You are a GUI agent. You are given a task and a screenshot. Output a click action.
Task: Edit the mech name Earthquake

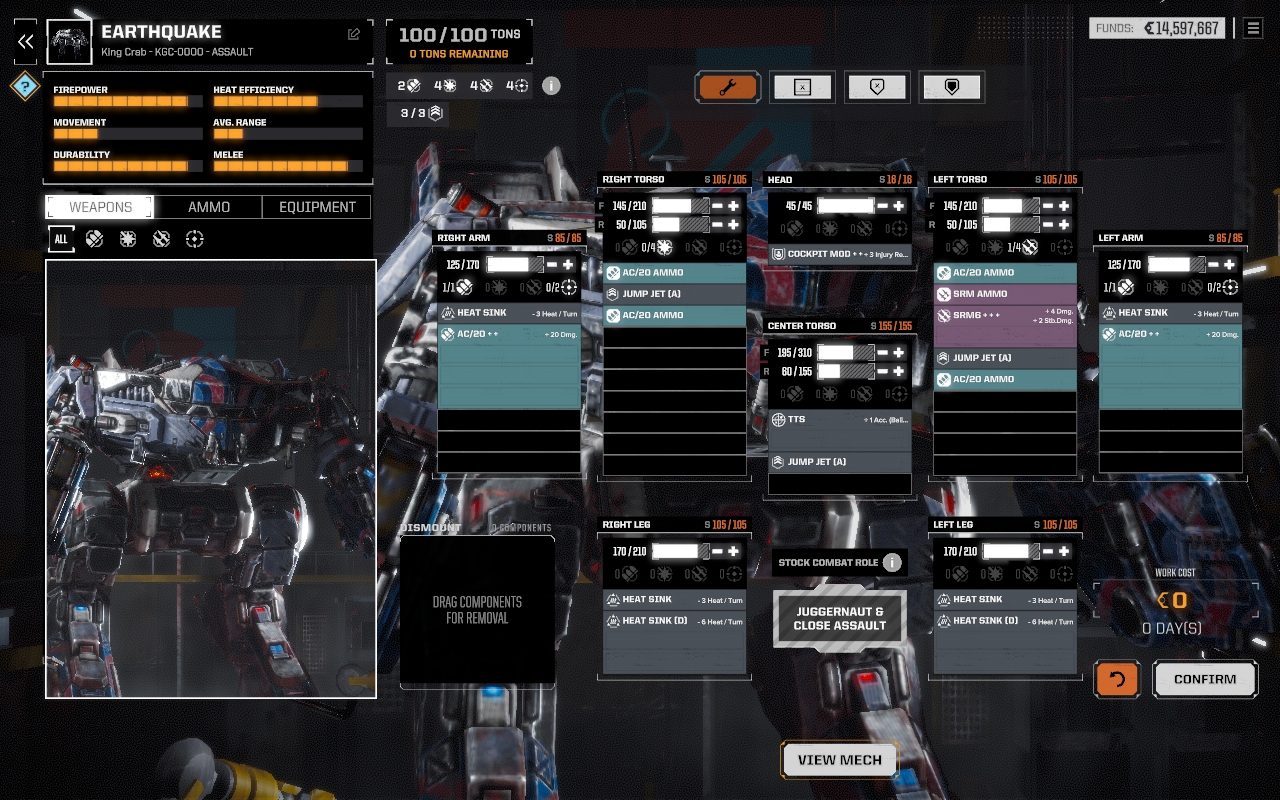coord(354,34)
